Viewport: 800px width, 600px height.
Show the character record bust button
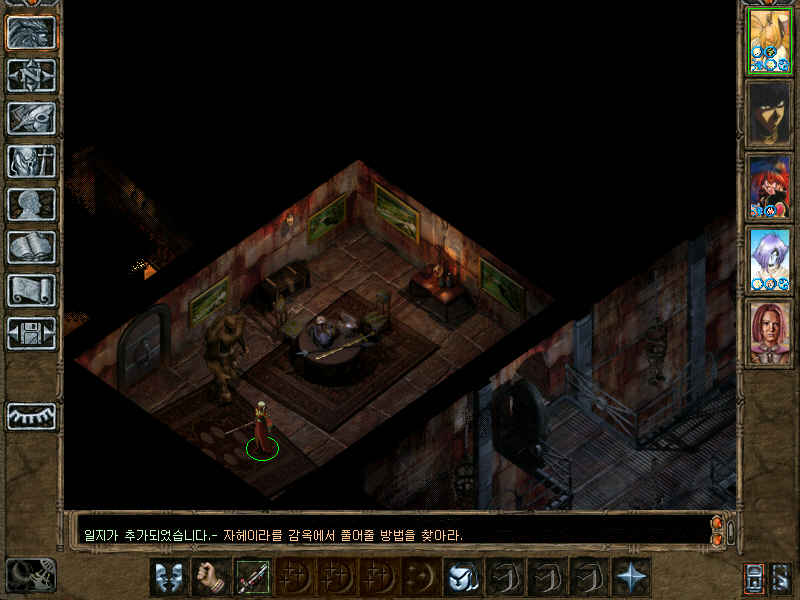pos(31,204)
